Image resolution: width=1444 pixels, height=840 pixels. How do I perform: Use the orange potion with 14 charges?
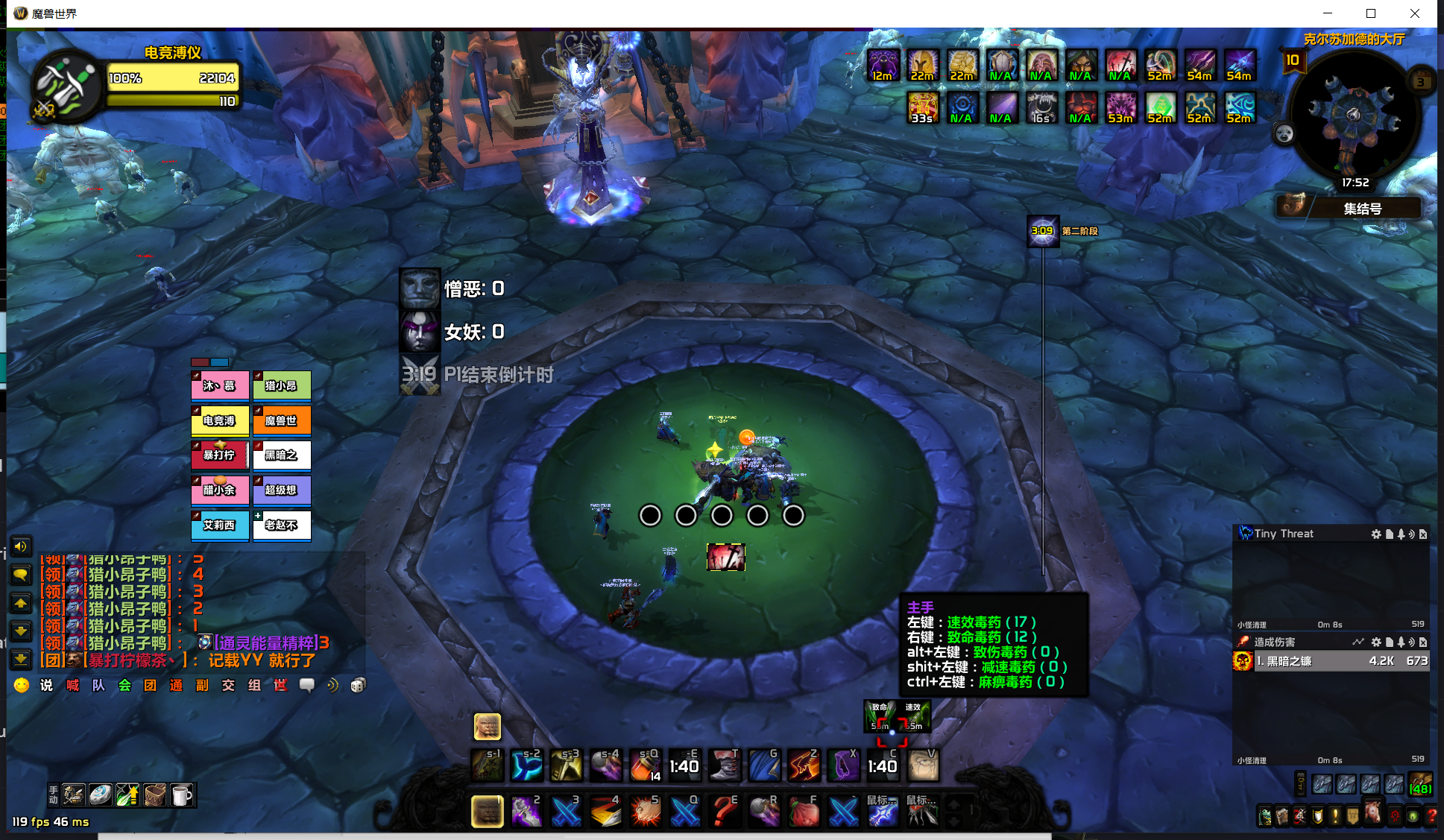coord(645,765)
